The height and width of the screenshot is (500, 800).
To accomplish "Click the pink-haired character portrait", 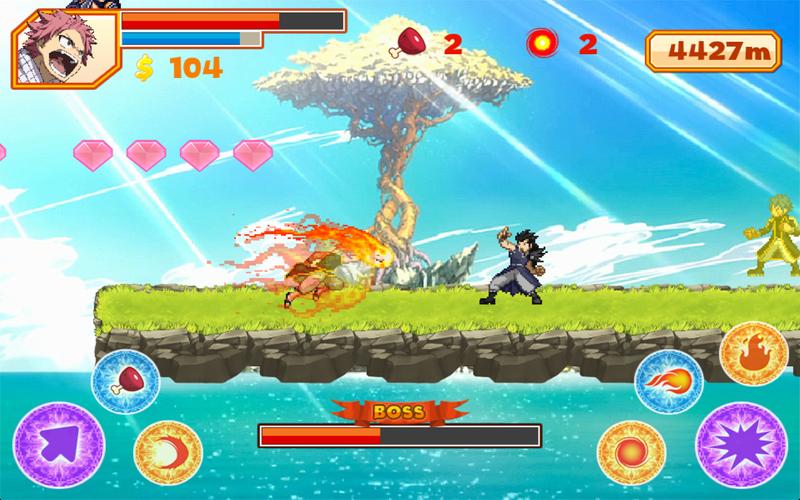I will tap(49, 49).
